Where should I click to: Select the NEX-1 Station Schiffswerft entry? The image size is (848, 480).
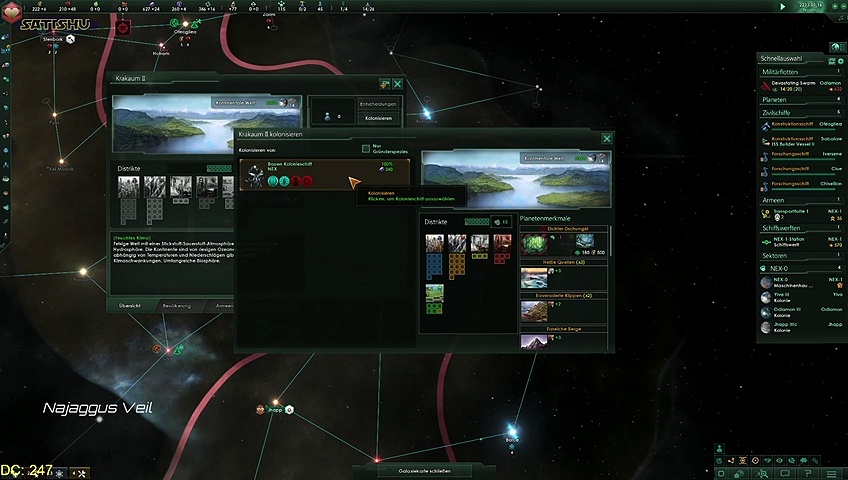[x=800, y=242]
